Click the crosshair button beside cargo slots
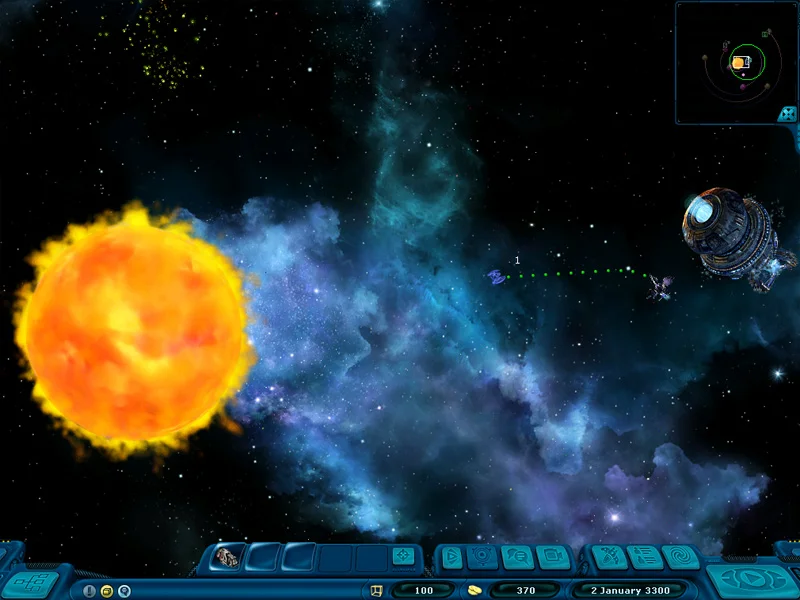The width and height of the screenshot is (800, 600). [x=401, y=557]
